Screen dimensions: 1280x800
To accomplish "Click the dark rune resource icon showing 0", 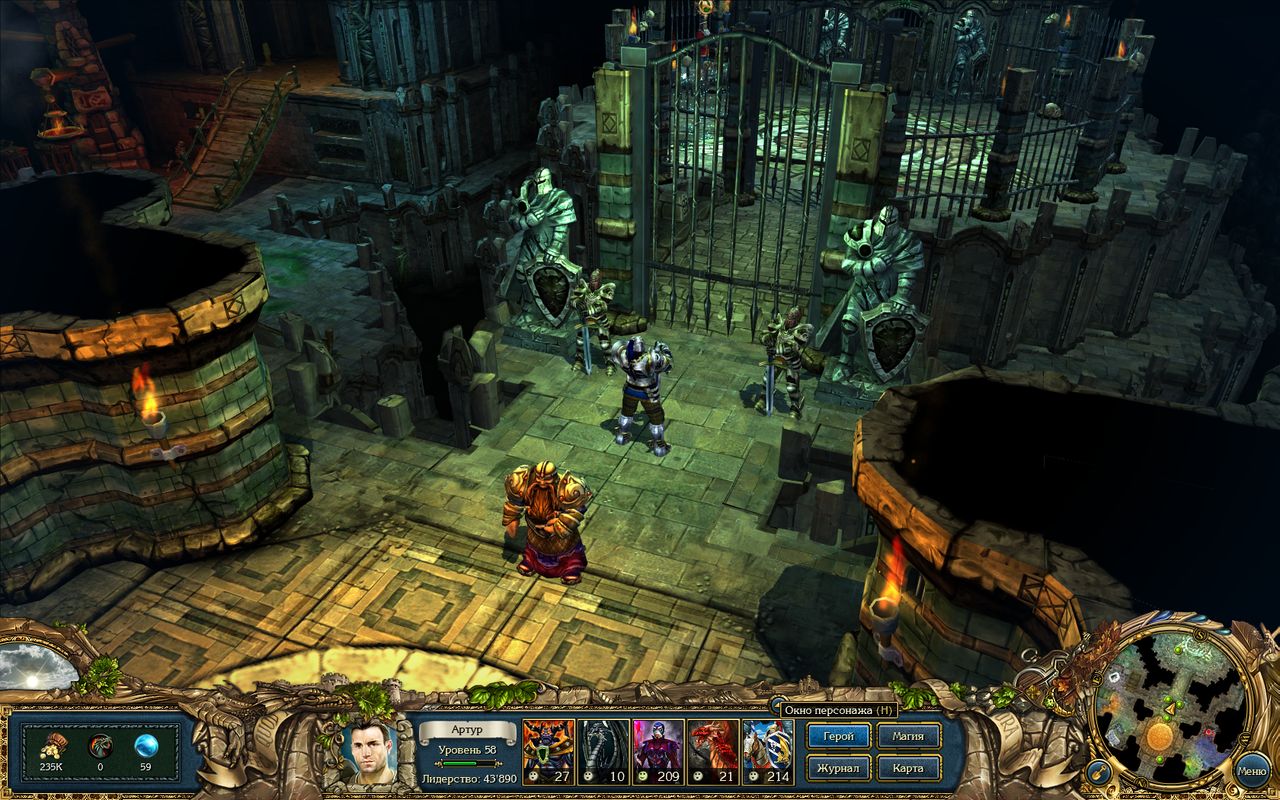I will [x=100, y=745].
